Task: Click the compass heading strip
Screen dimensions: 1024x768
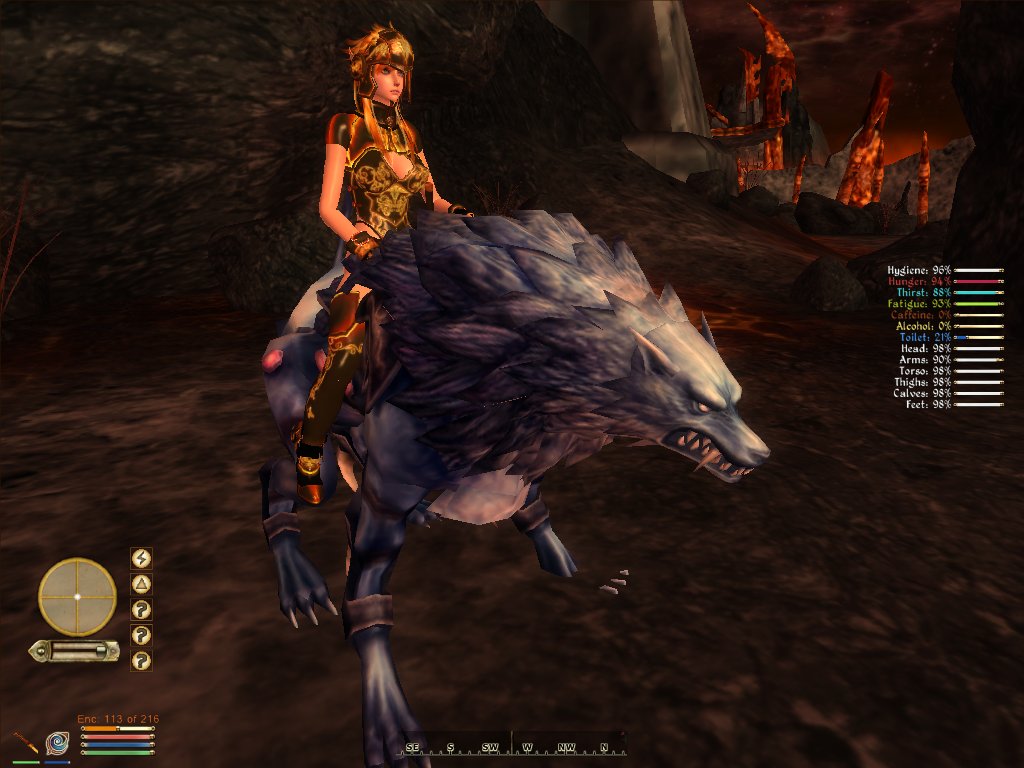Action: coord(514,745)
